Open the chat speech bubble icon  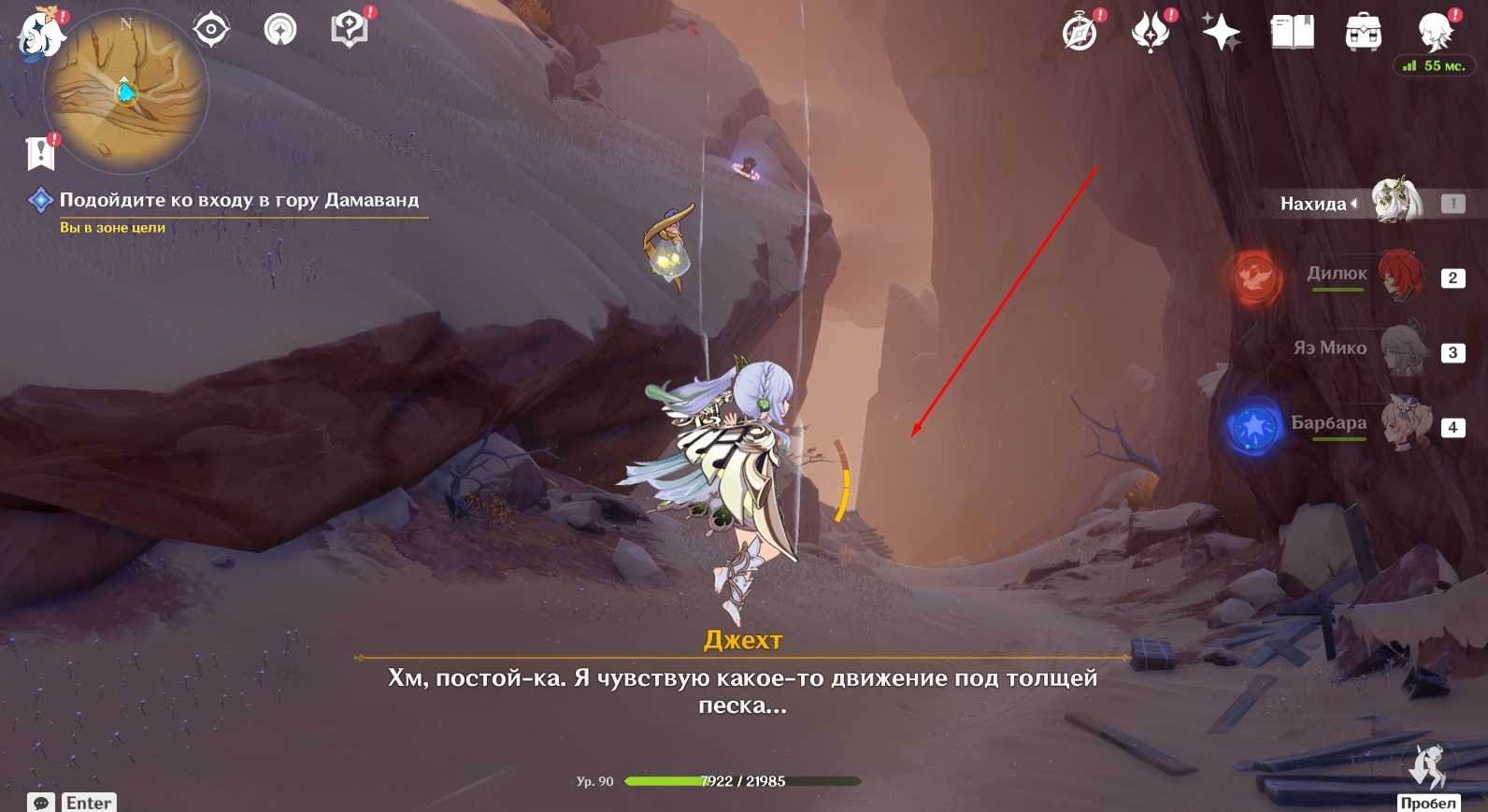coord(41,803)
